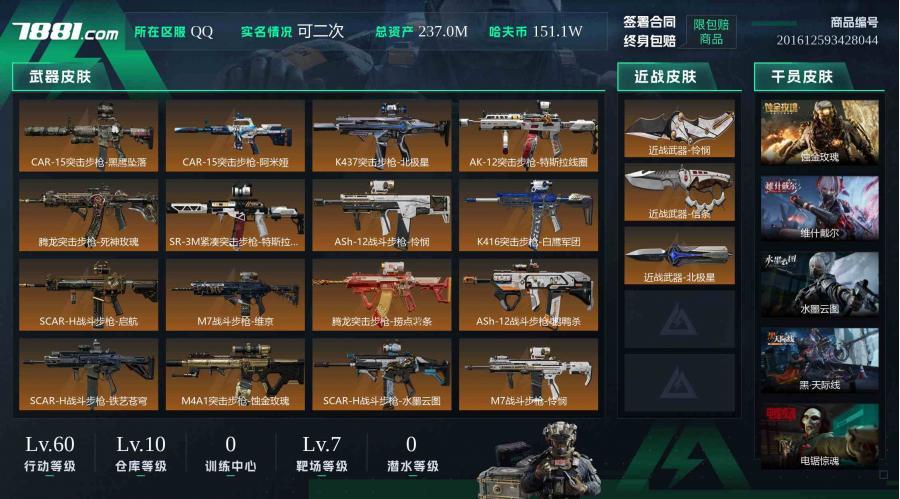This screenshot has width=900, height=499.
Task: Select the 蚀金玫瑰 operator skin
Action: [x=819, y=132]
